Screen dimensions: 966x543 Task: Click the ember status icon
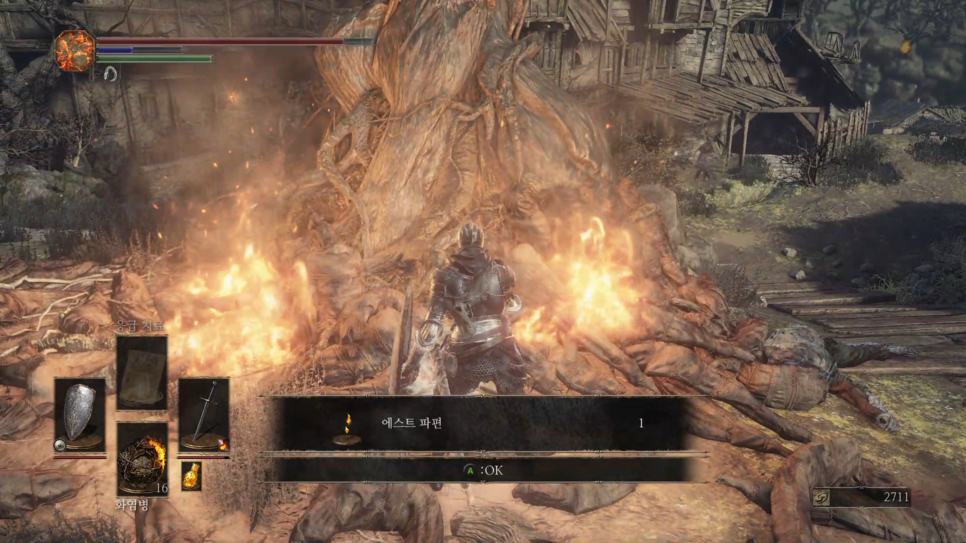[x=74, y=50]
